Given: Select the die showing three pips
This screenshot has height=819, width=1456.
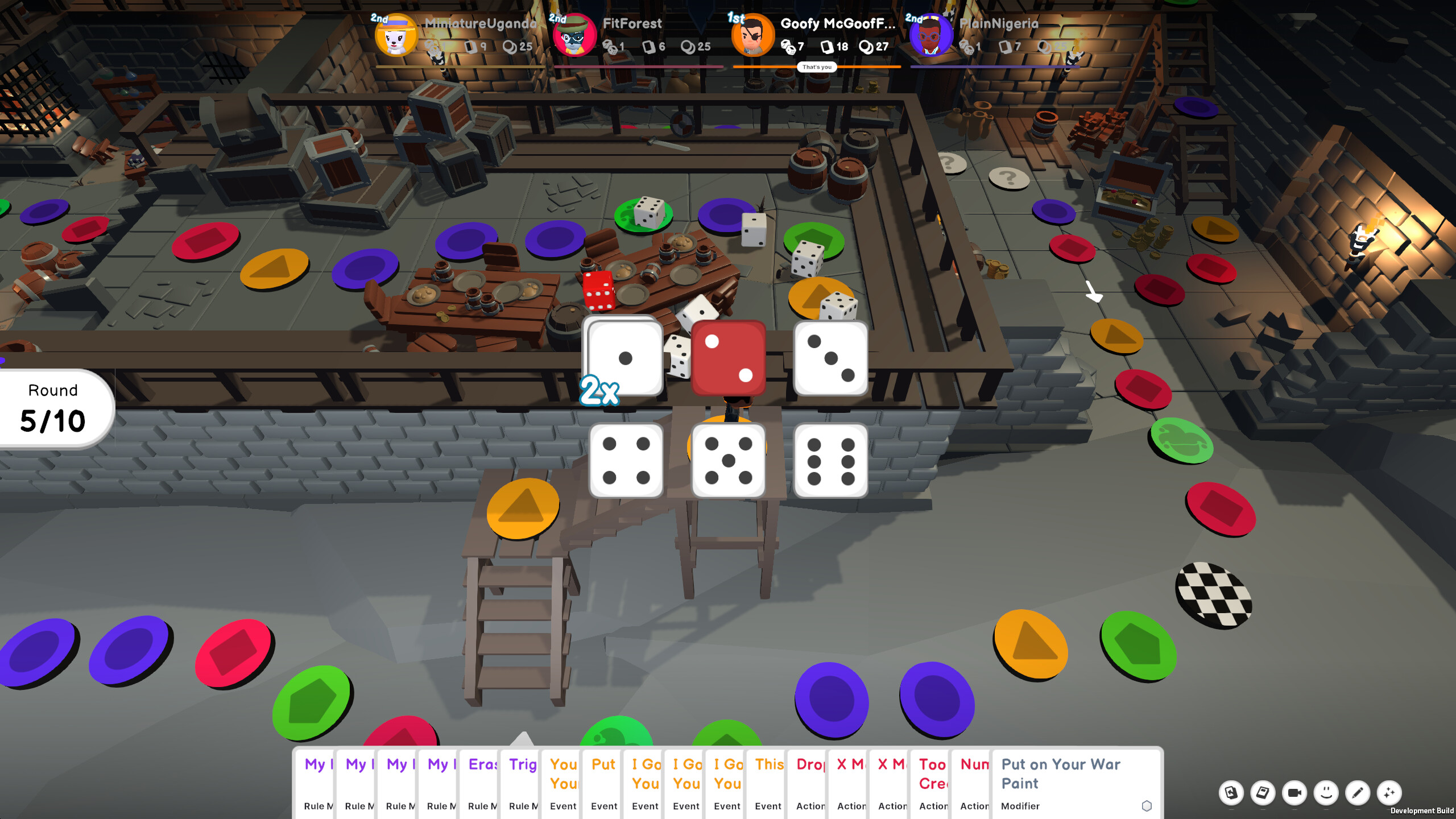Looking at the screenshot, I should [x=829, y=358].
